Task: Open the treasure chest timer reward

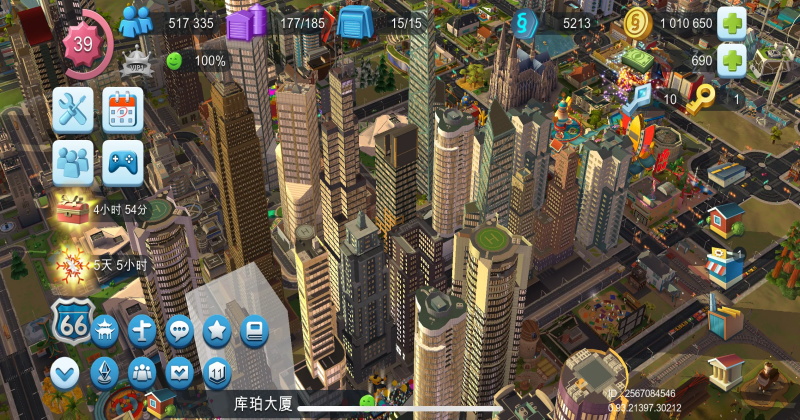Action: tap(71, 211)
